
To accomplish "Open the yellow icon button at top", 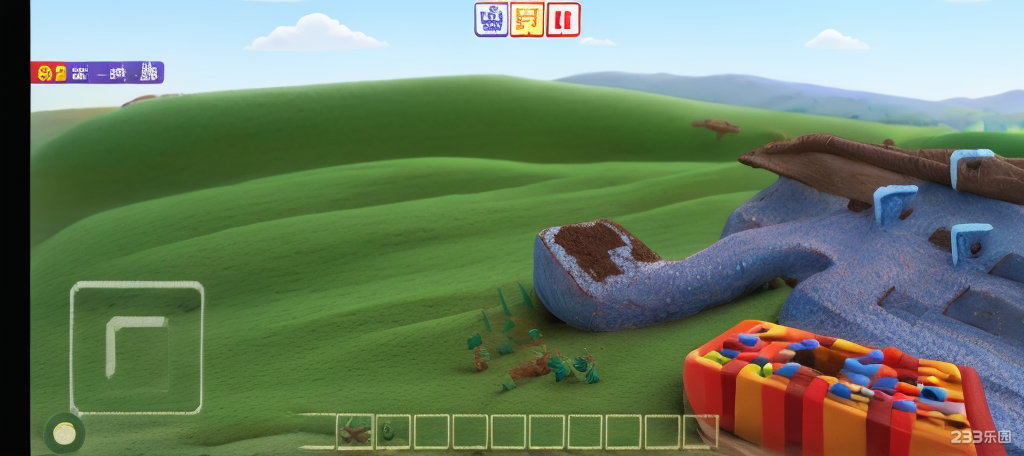I will pos(527,19).
